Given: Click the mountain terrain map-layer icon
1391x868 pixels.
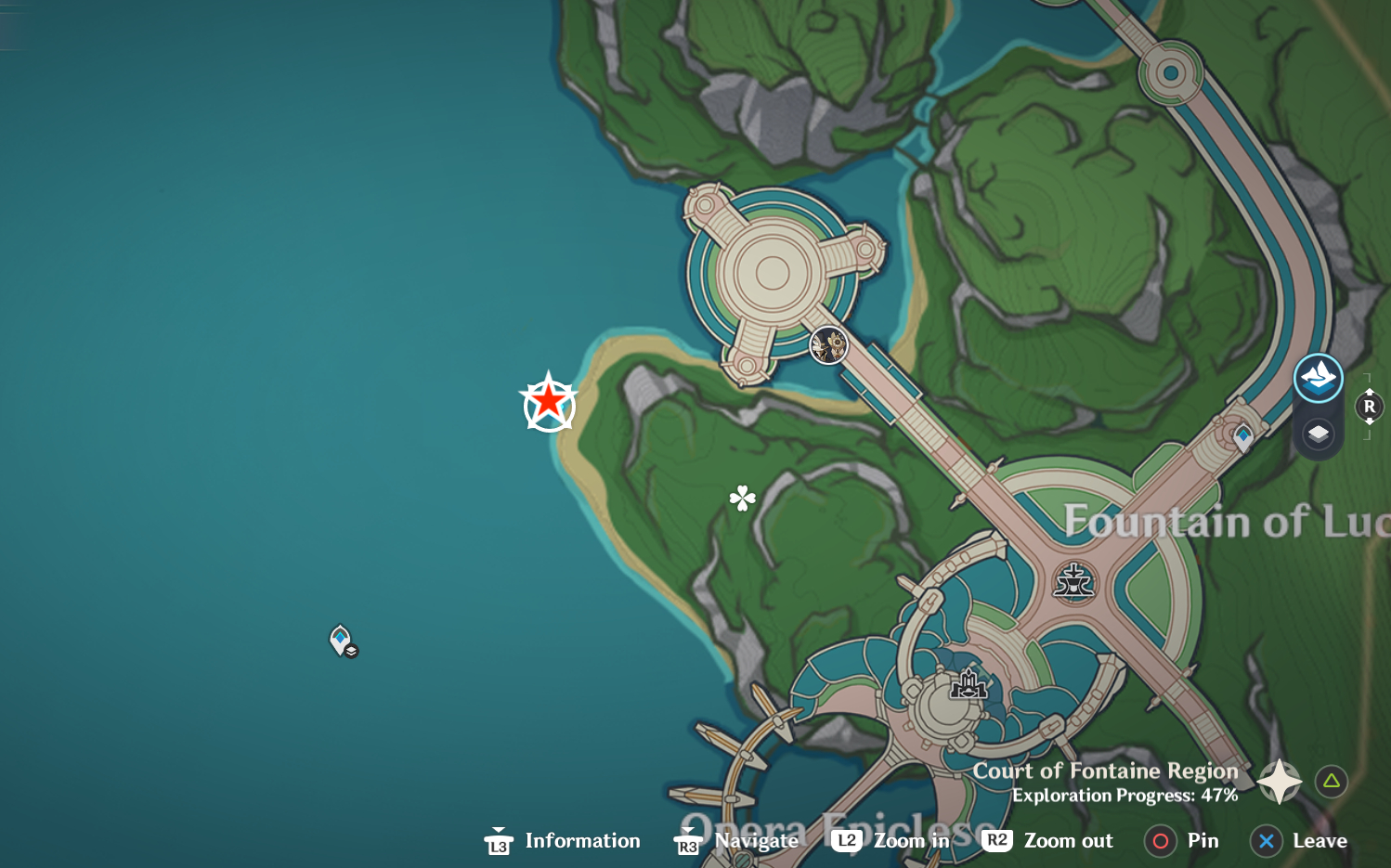Looking at the screenshot, I should (x=1318, y=378).
